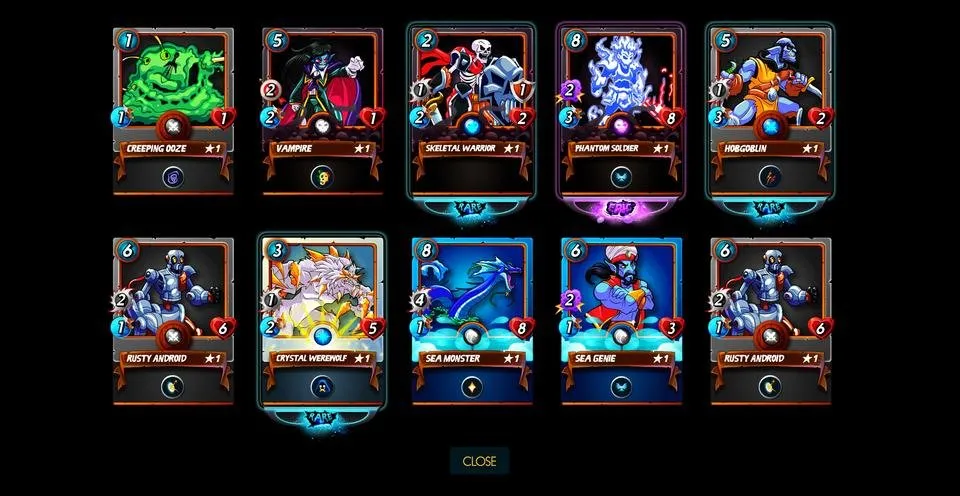The height and width of the screenshot is (496, 960).
Task: Close the card pack results
Action: (479, 461)
